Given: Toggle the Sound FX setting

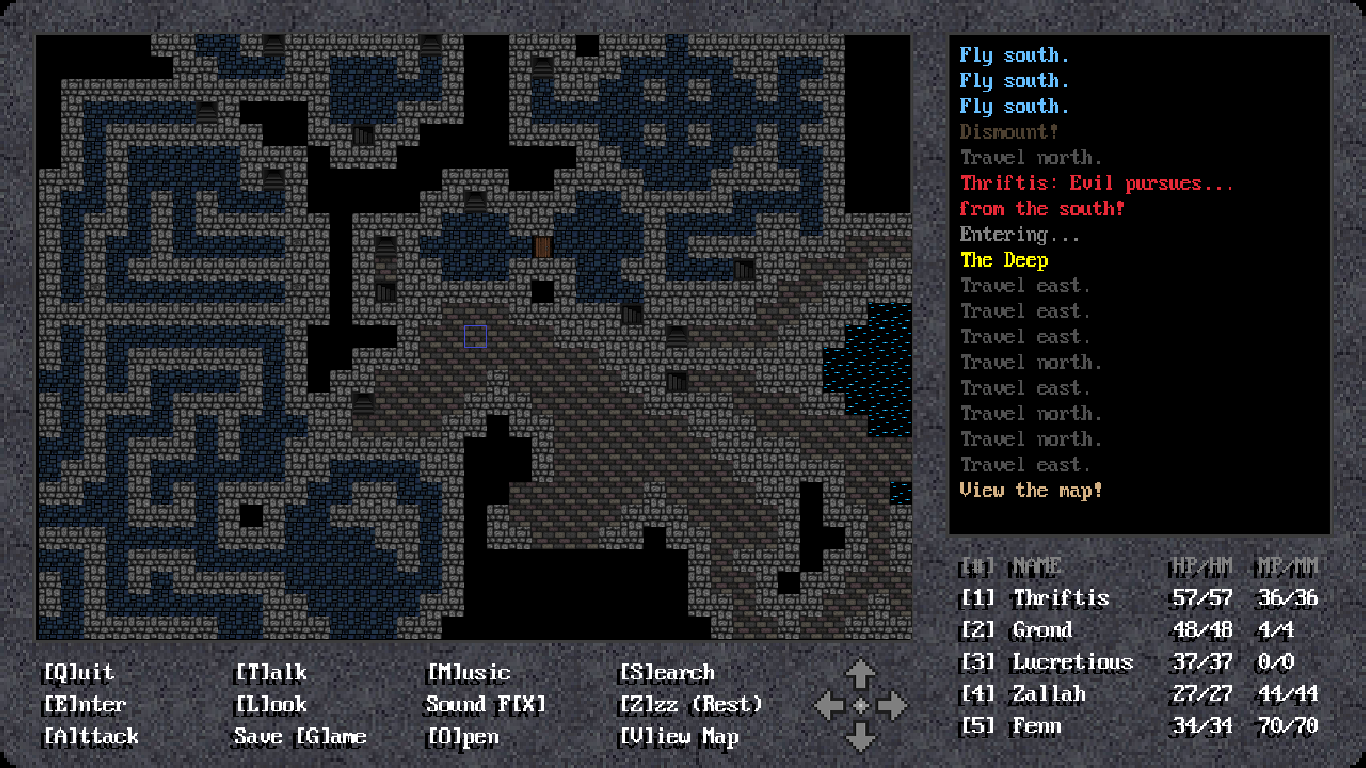Looking at the screenshot, I should 486,704.
